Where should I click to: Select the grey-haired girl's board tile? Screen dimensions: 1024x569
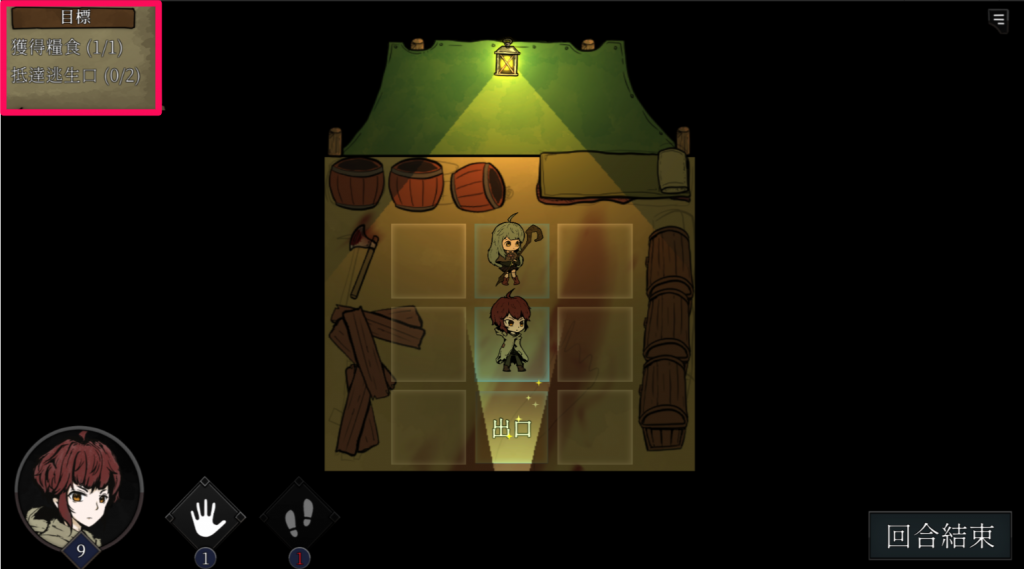click(x=511, y=260)
